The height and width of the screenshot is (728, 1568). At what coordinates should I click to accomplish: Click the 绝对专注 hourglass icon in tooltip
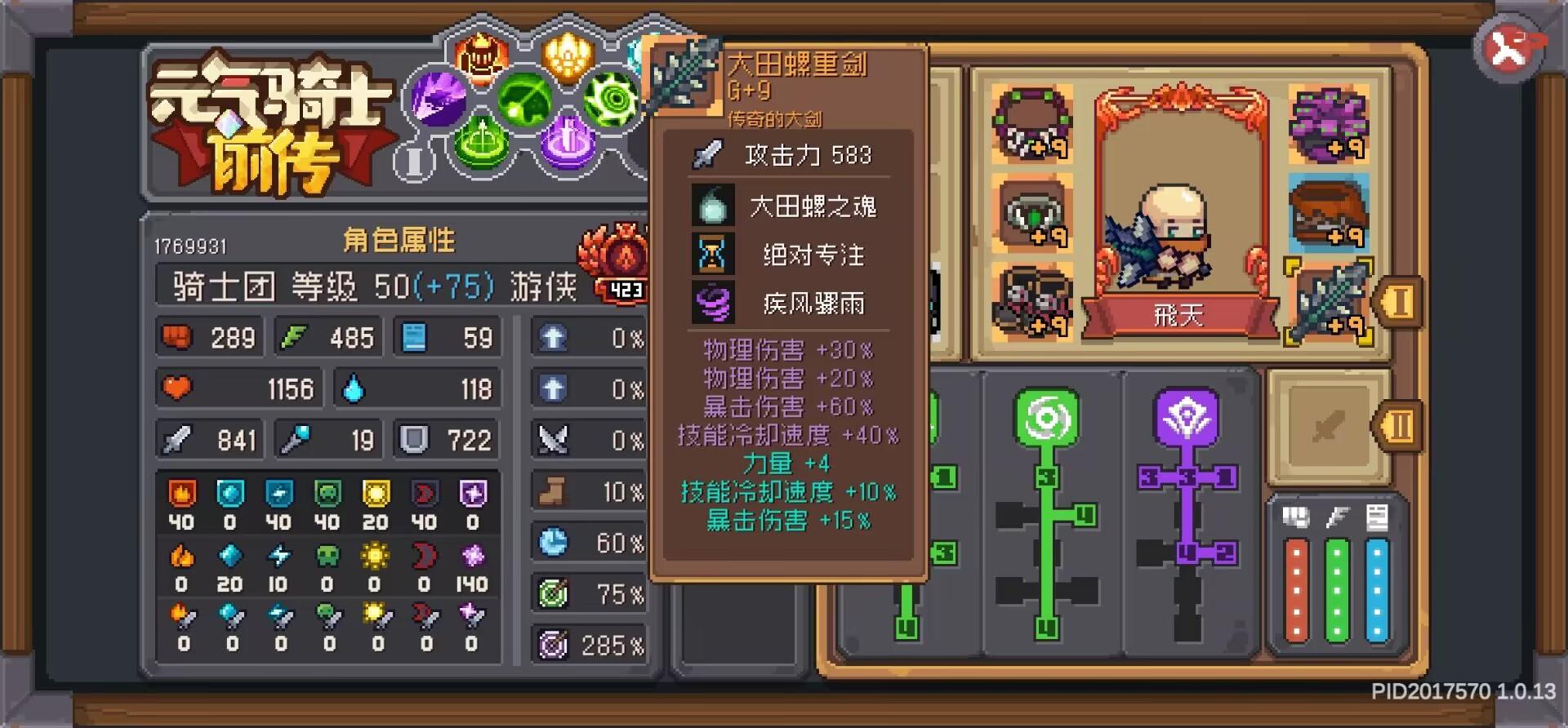pyautogui.click(x=712, y=254)
